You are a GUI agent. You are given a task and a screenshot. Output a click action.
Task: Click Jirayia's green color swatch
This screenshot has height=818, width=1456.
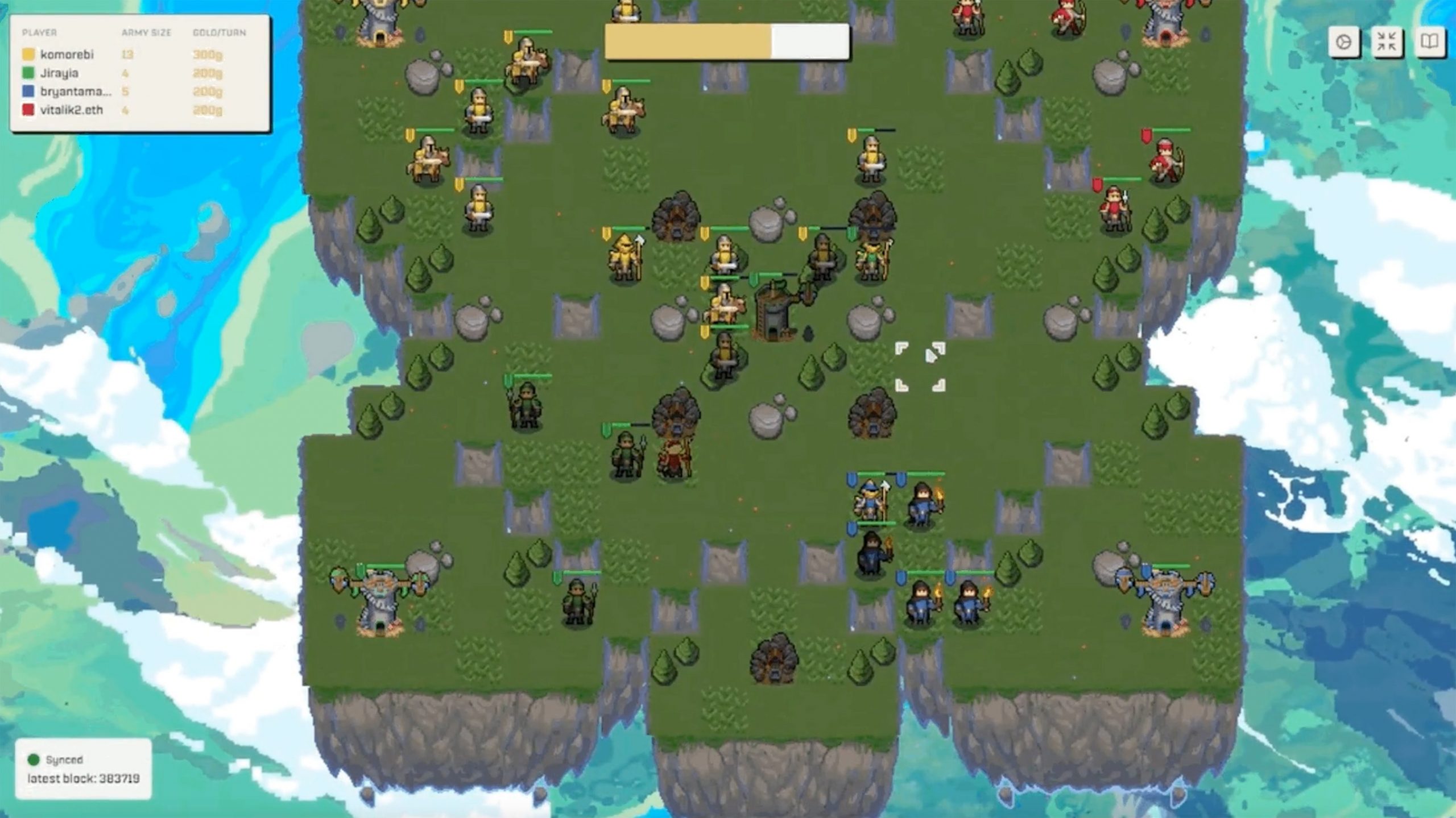[x=27, y=73]
